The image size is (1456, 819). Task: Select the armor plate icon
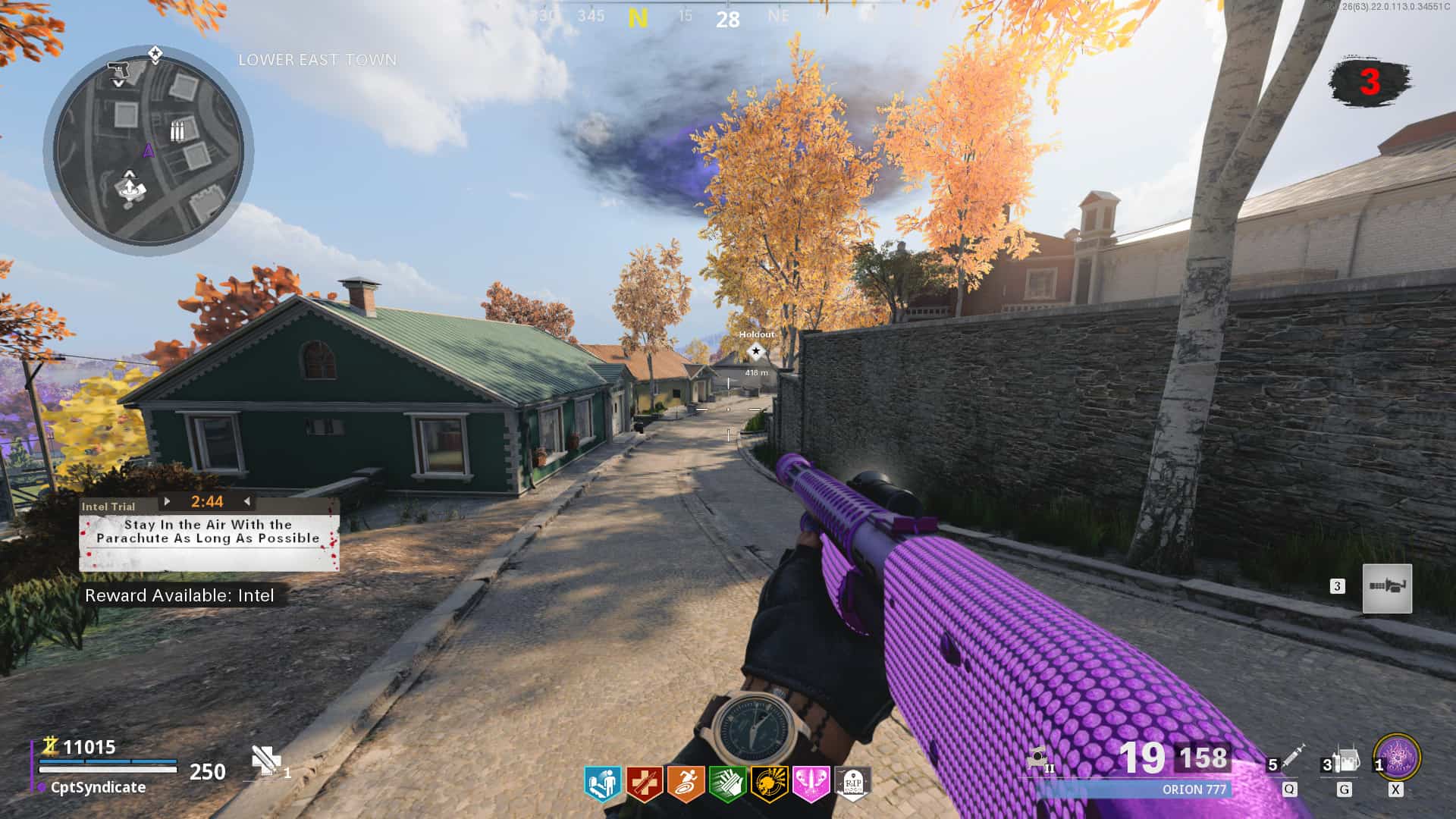[x=265, y=761]
